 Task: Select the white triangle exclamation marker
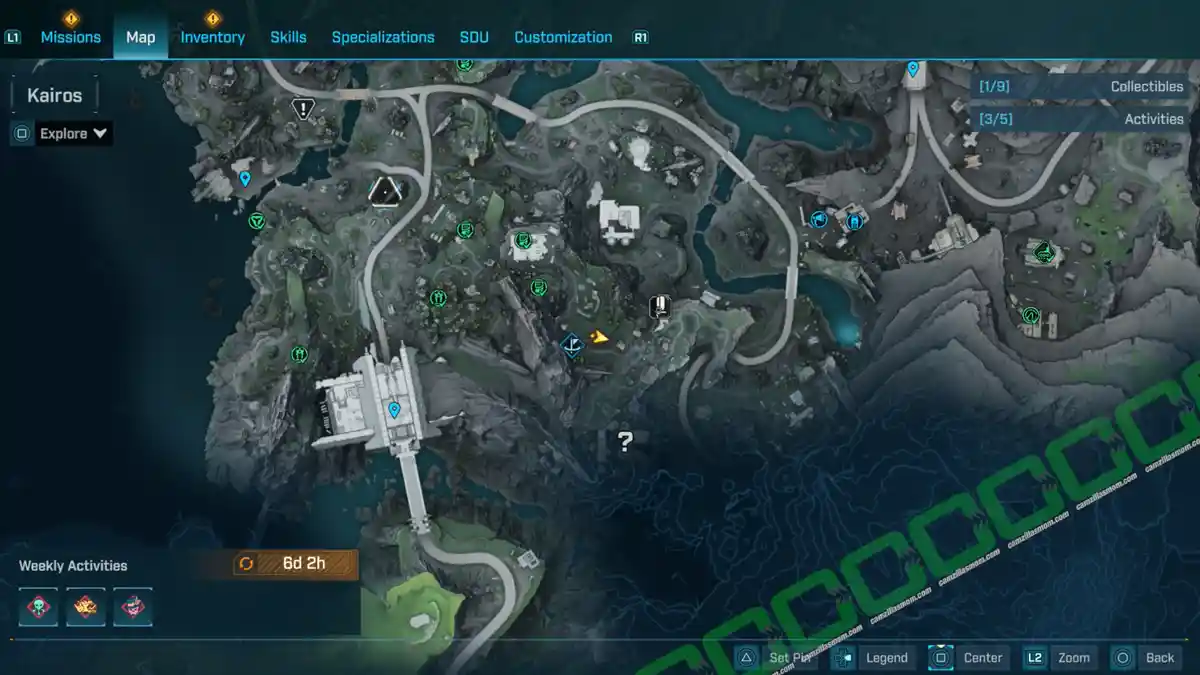303,108
